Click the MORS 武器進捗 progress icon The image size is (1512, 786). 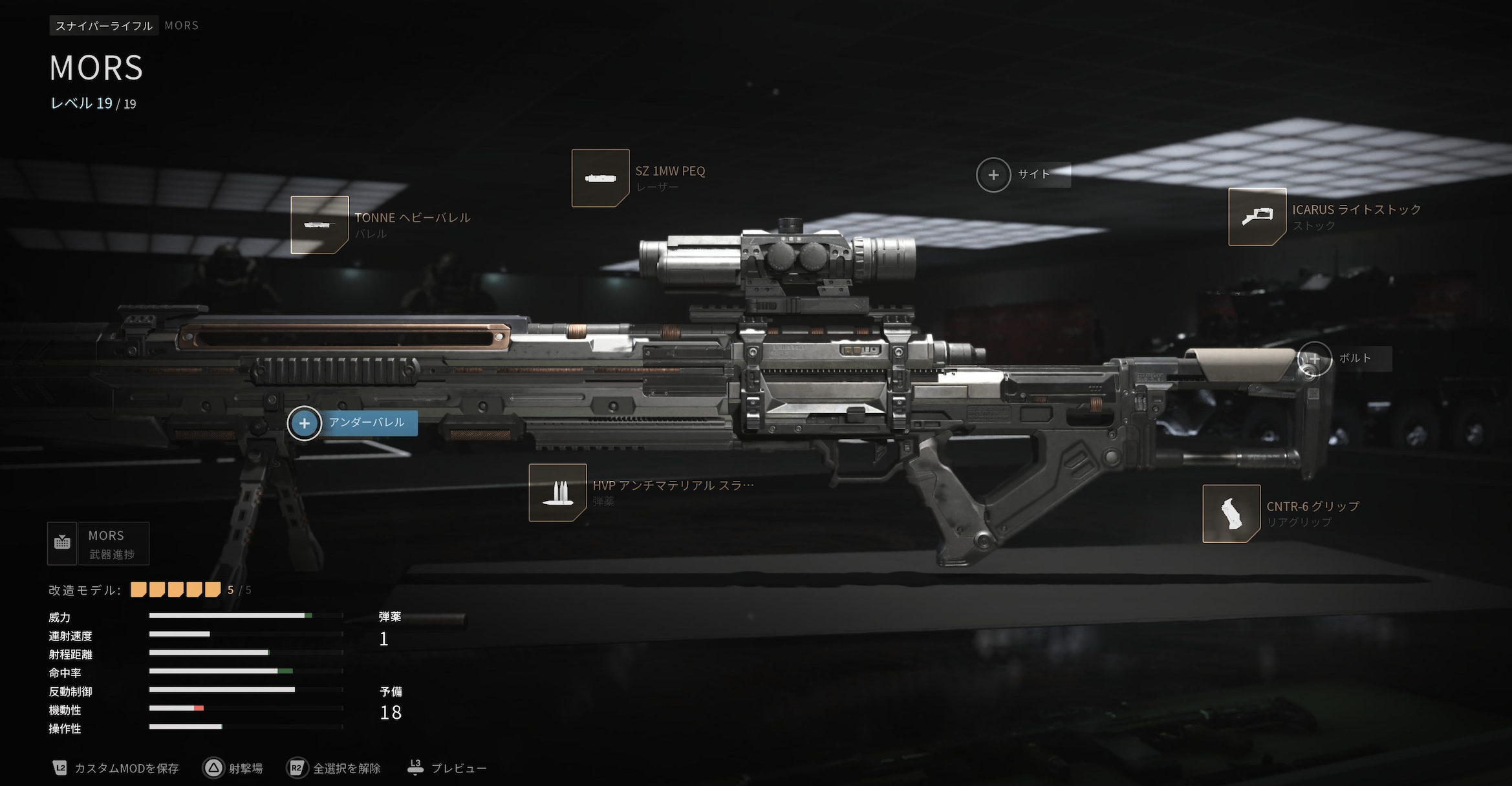pyautogui.click(x=62, y=543)
